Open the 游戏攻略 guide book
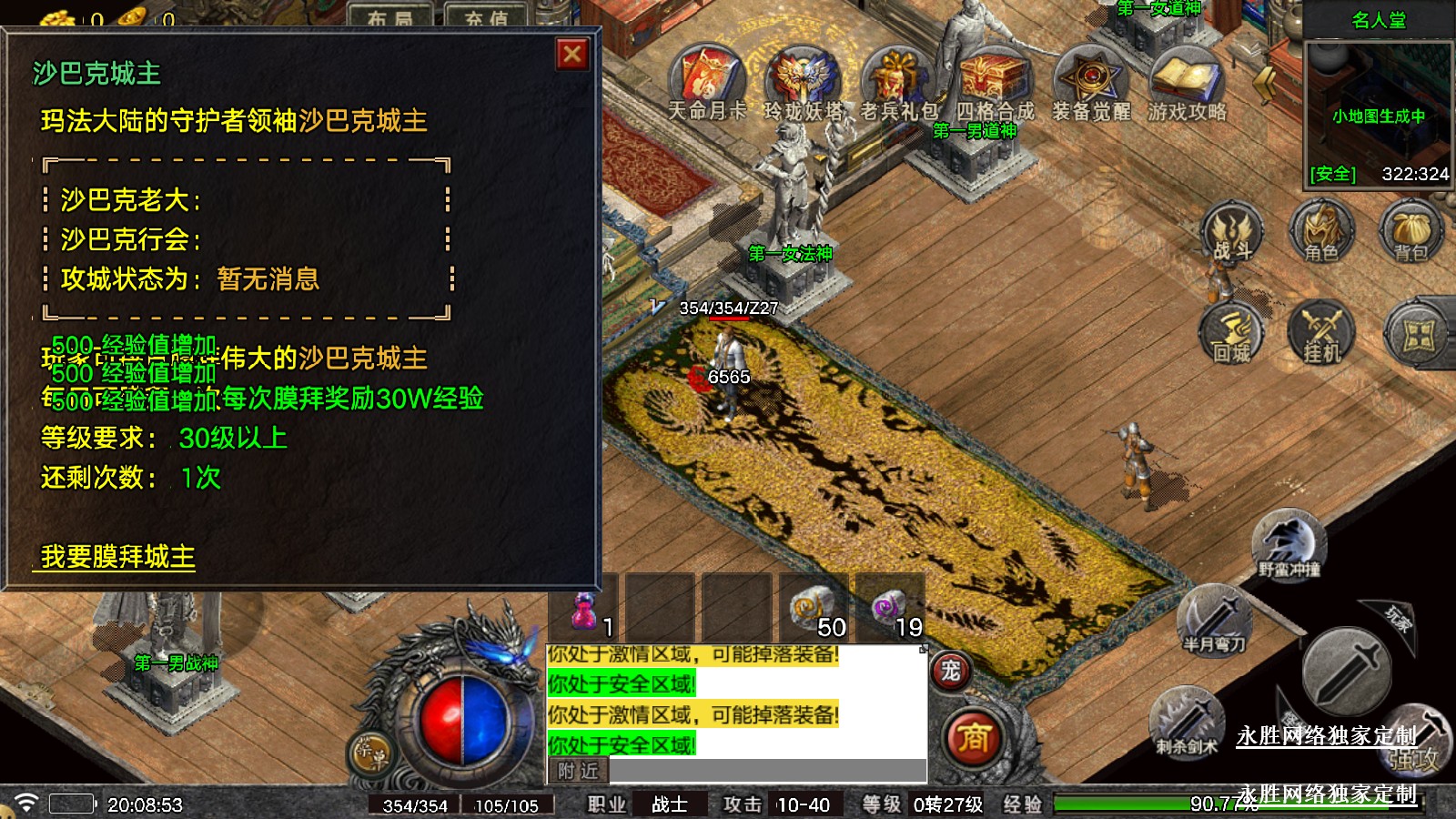Image resolution: width=1456 pixels, height=819 pixels. 1186,78
